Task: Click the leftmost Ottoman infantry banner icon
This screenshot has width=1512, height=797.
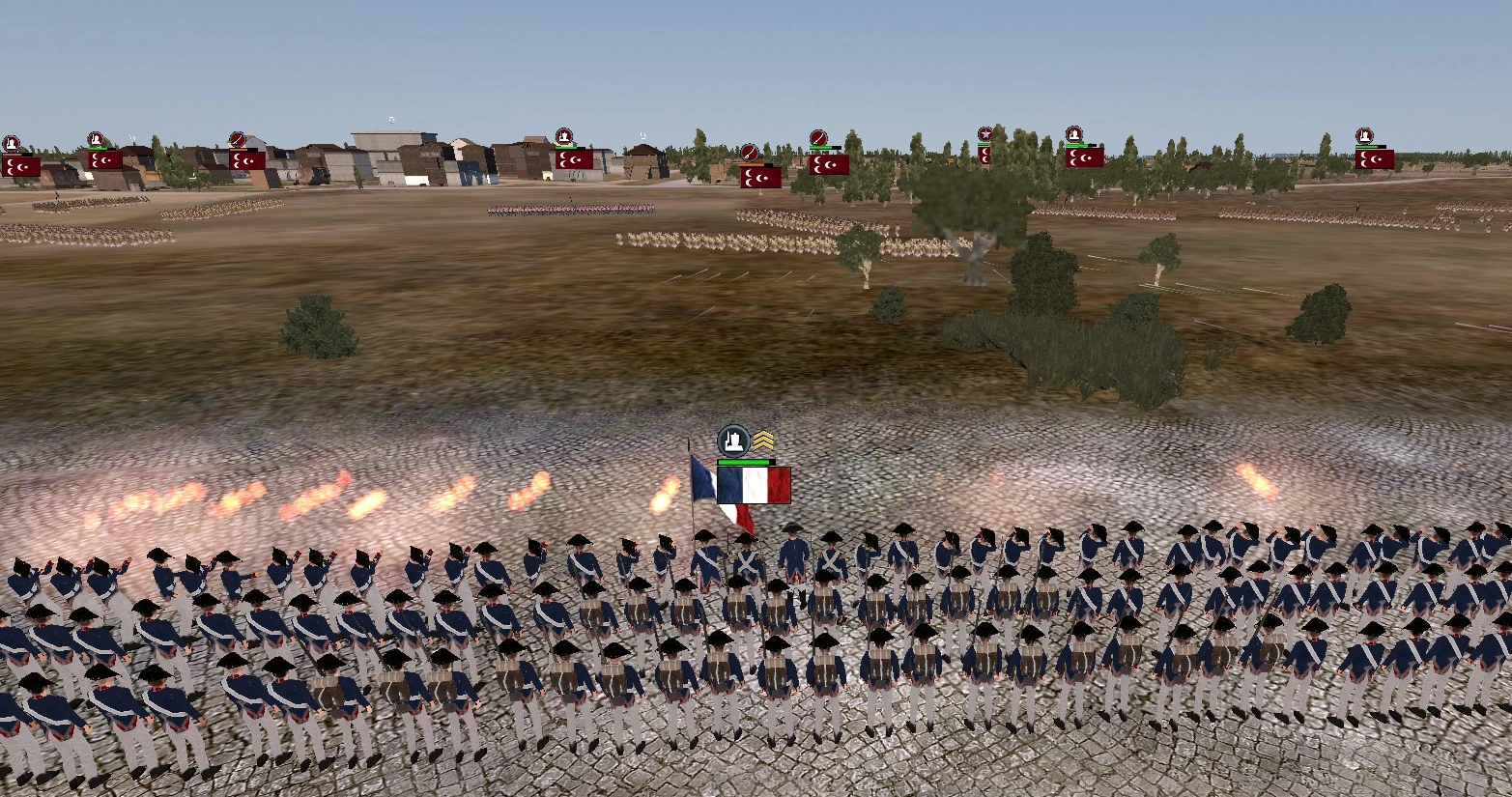Action: pos(12,140)
